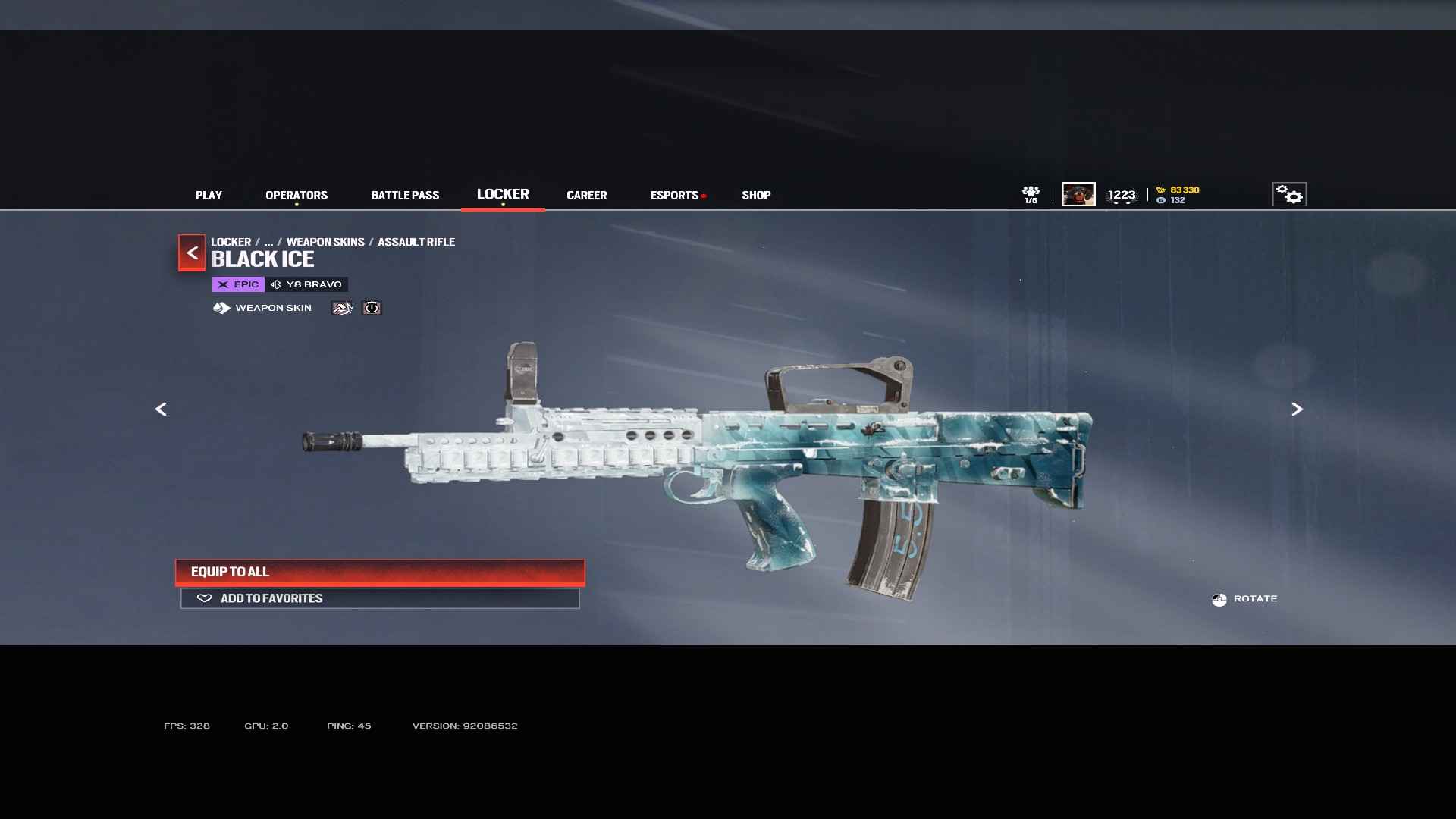Go to the Career tab
The image size is (1456, 819).
(x=586, y=195)
